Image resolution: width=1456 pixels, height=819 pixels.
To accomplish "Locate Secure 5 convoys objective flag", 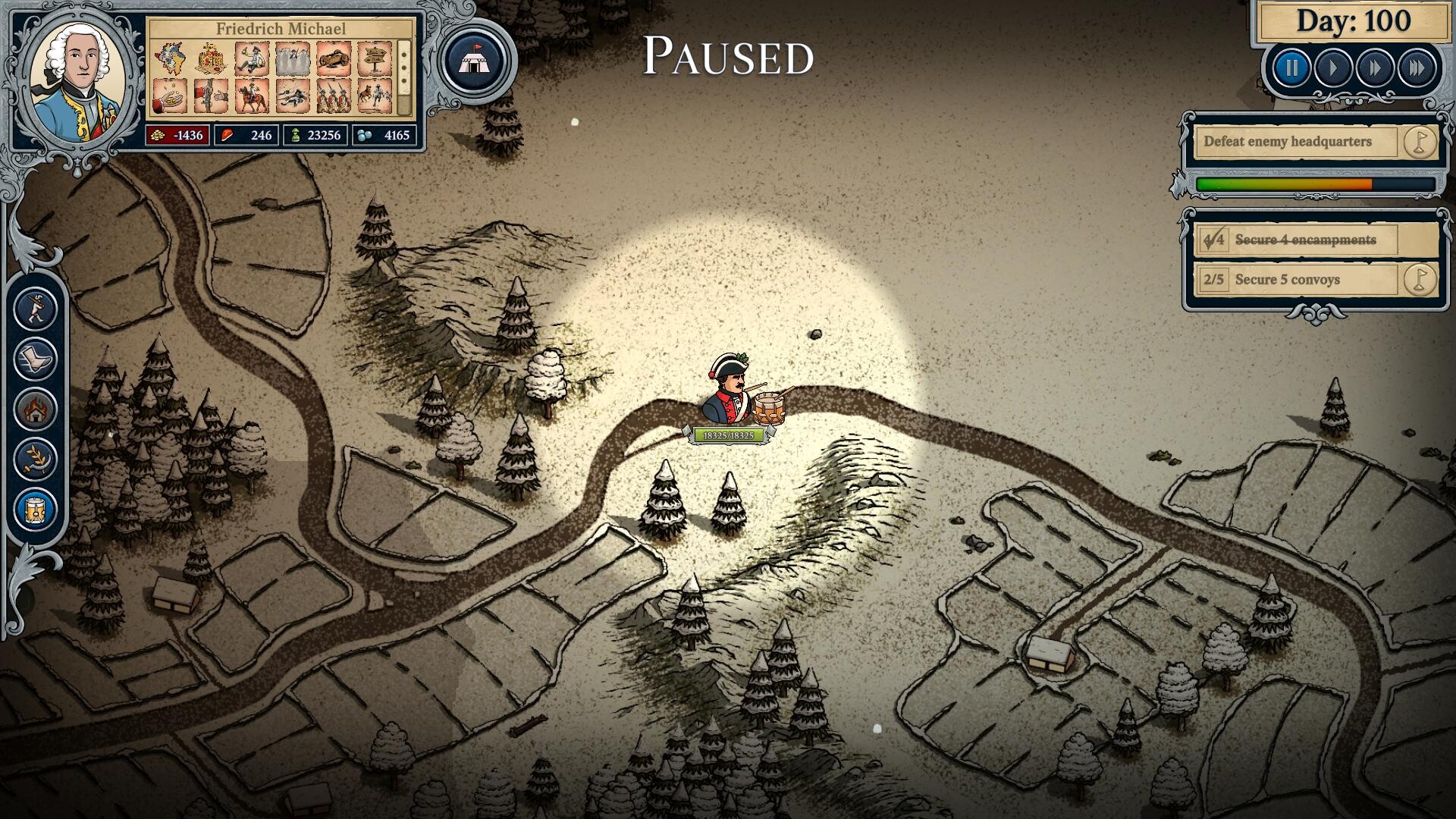I will coord(1420,280).
